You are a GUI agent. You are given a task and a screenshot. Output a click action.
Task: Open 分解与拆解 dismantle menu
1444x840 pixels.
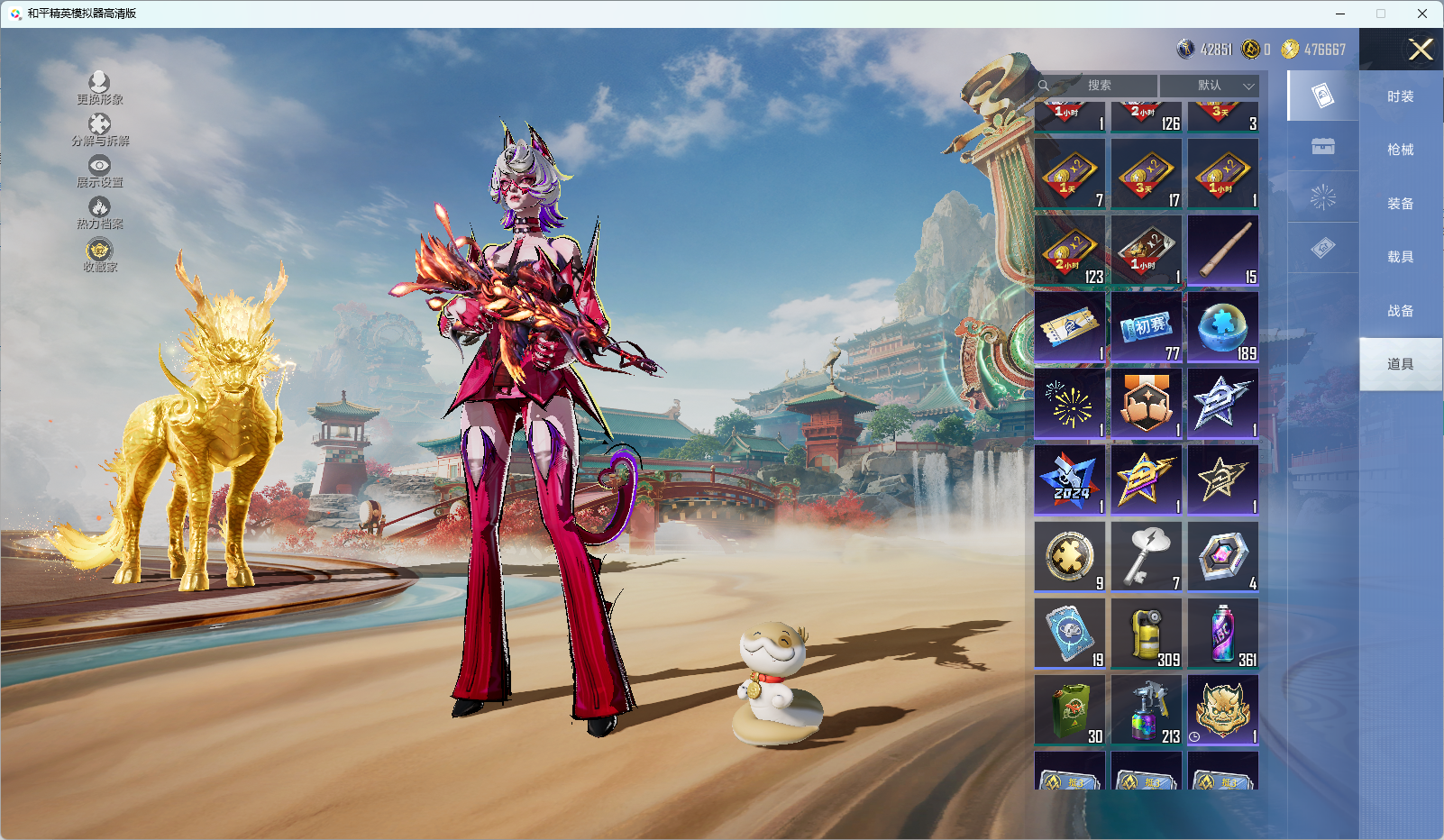click(100, 130)
